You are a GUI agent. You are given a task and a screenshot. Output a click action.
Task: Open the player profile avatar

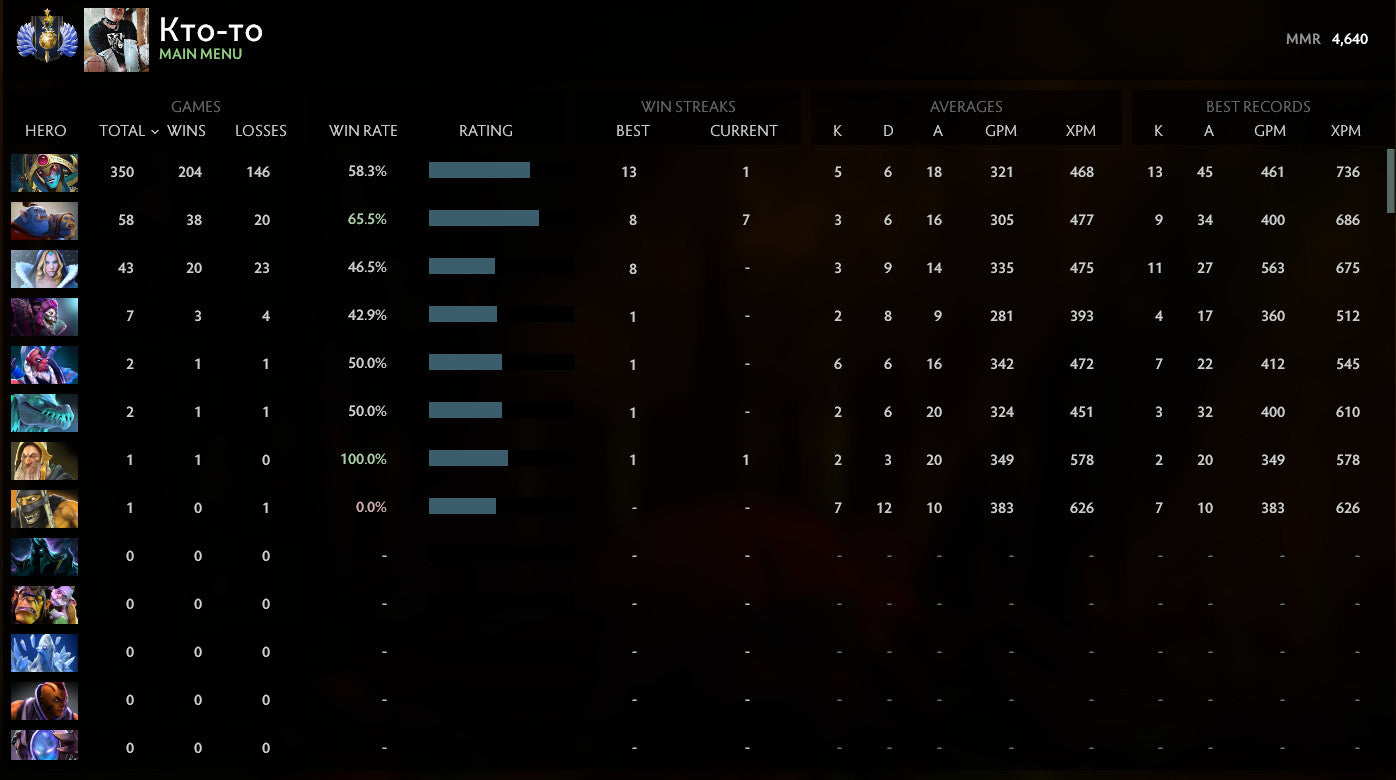[x=116, y=39]
